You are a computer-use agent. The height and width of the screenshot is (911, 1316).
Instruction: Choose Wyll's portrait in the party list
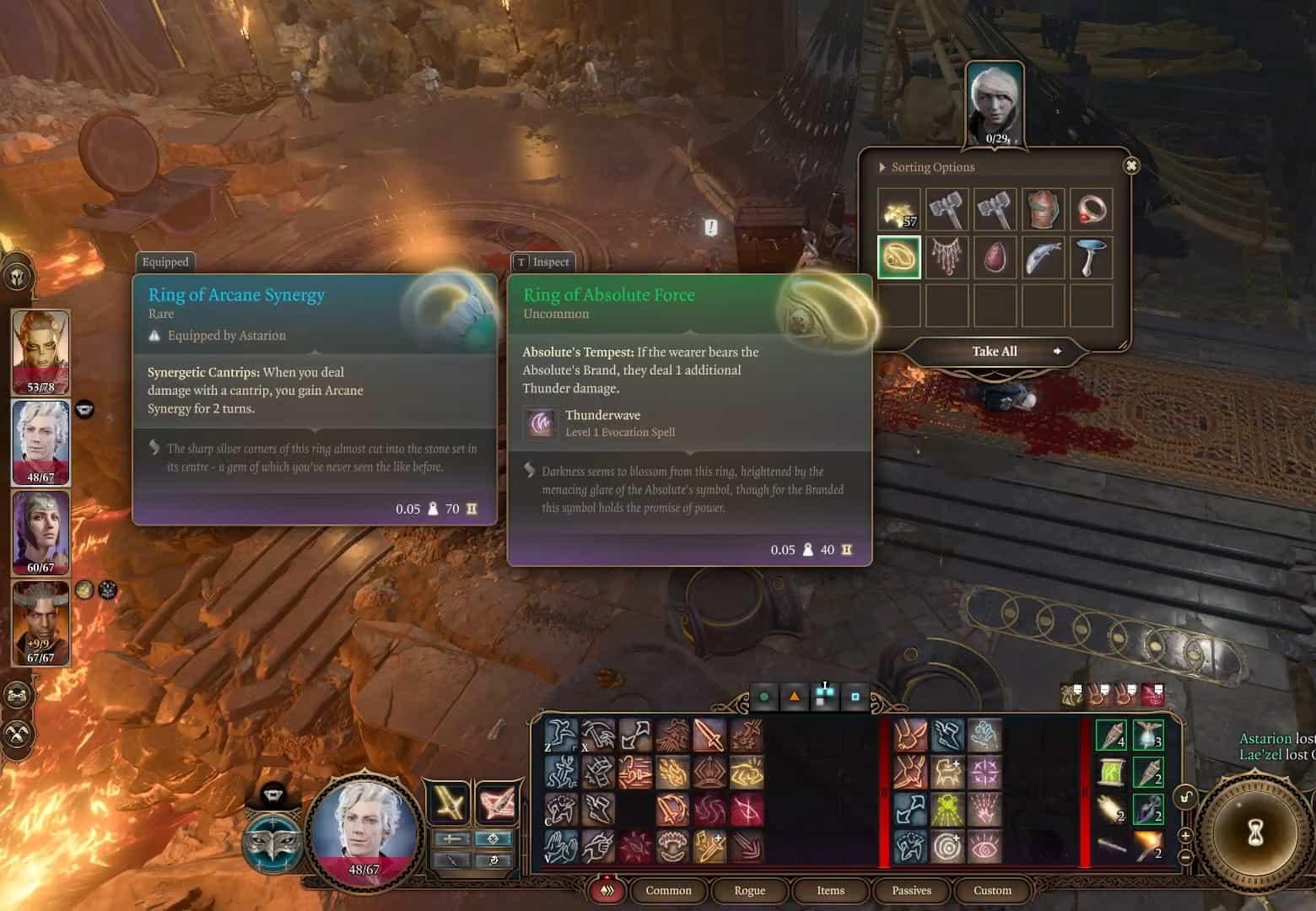coord(40,623)
